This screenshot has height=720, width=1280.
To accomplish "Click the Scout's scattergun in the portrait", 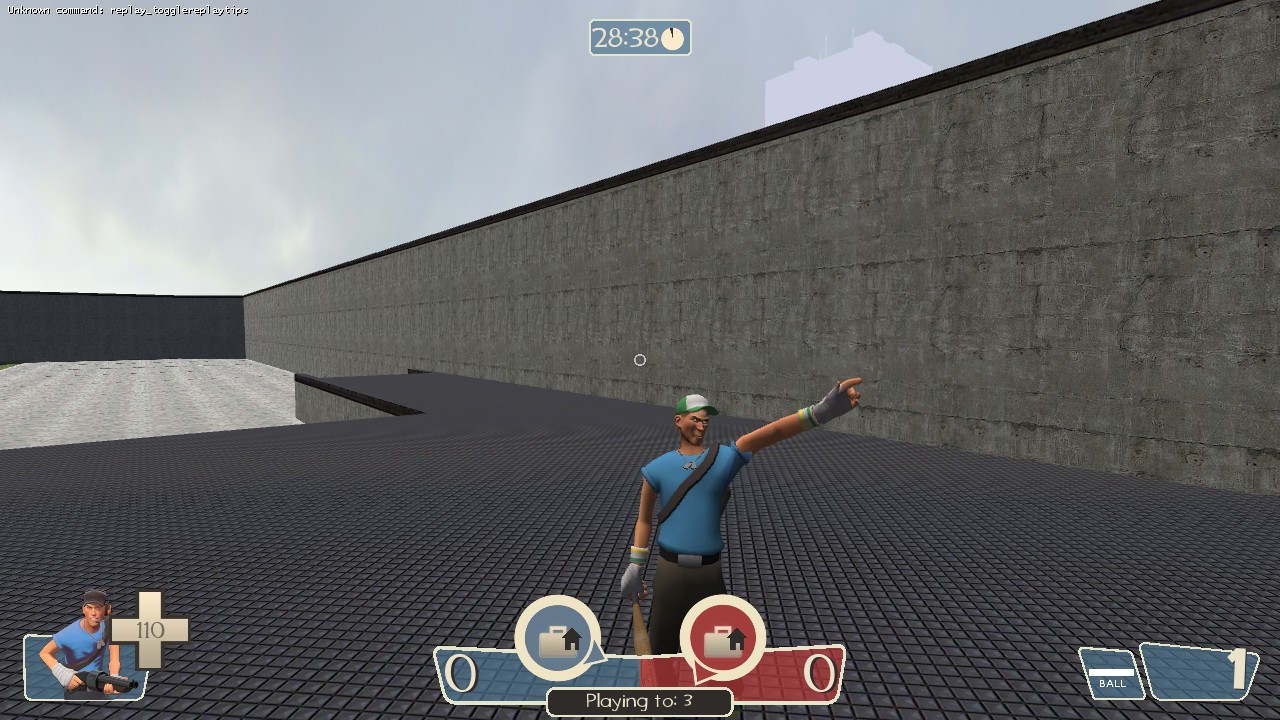I will pos(105,681).
